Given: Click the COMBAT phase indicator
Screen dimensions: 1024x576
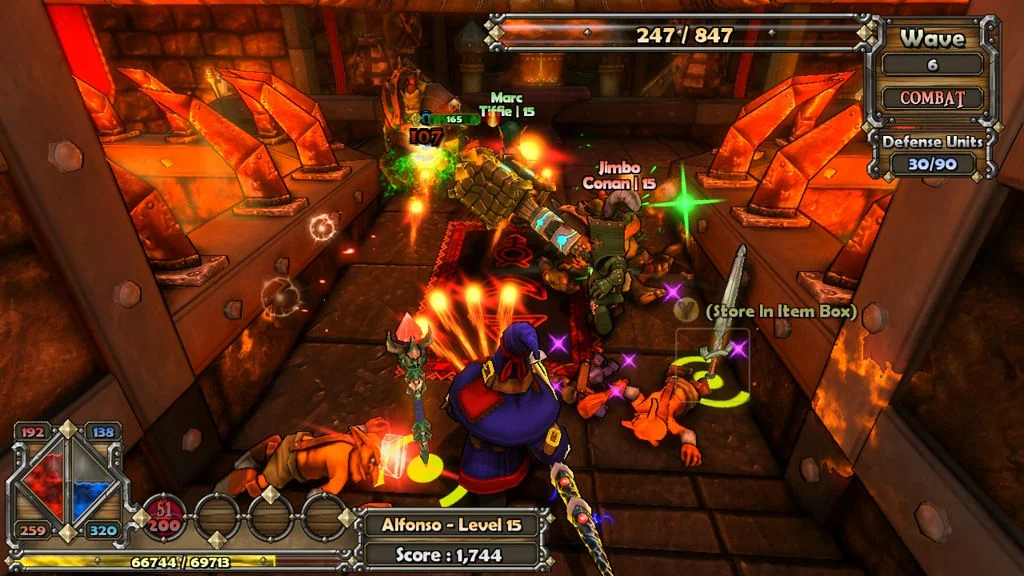Looking at the screenshot, I should pos(931,99).
